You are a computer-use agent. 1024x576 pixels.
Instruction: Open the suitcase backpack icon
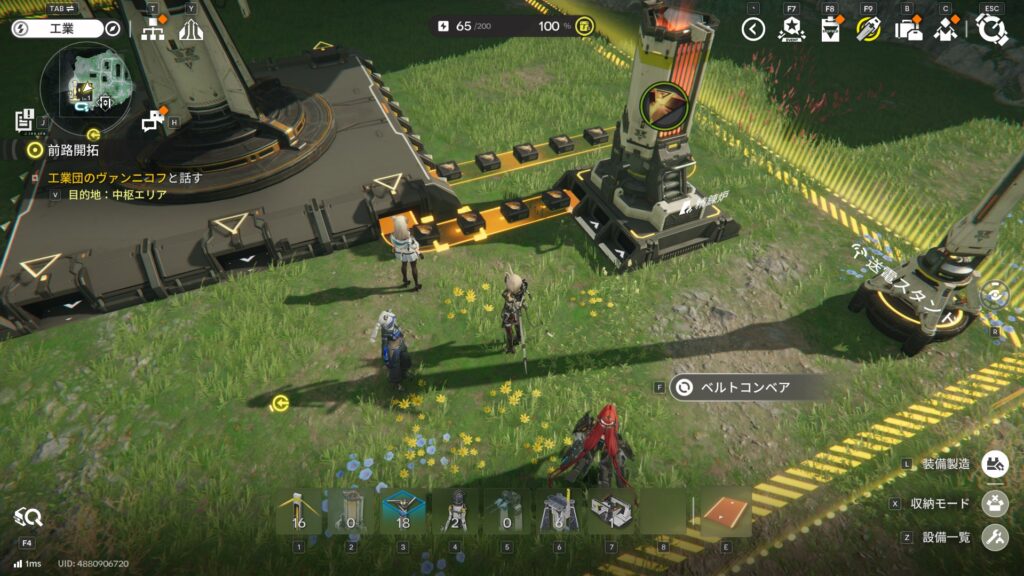[908, 30]
